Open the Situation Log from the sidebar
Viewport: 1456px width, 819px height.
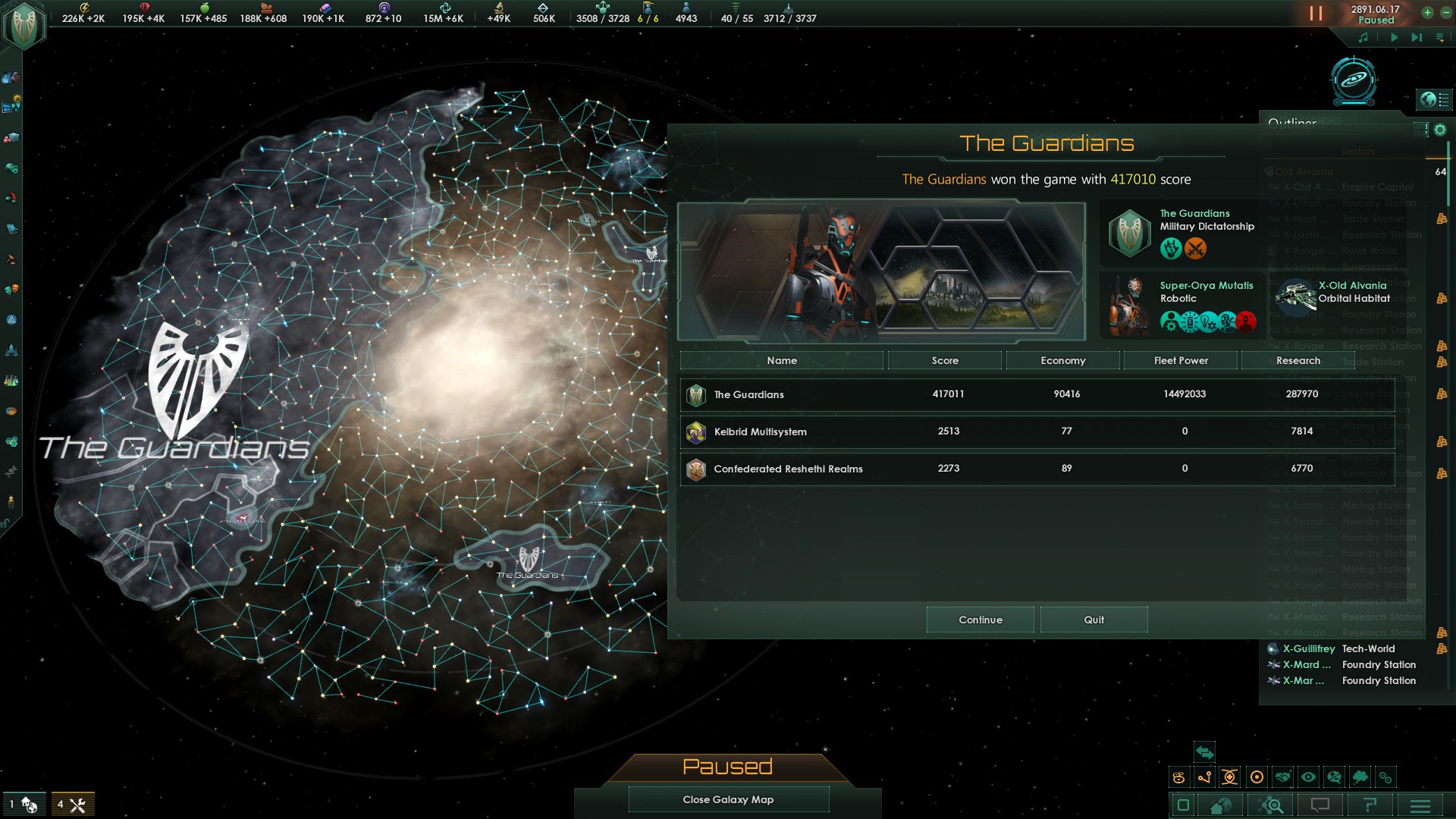pyautogui.click(x=10, y=105)
